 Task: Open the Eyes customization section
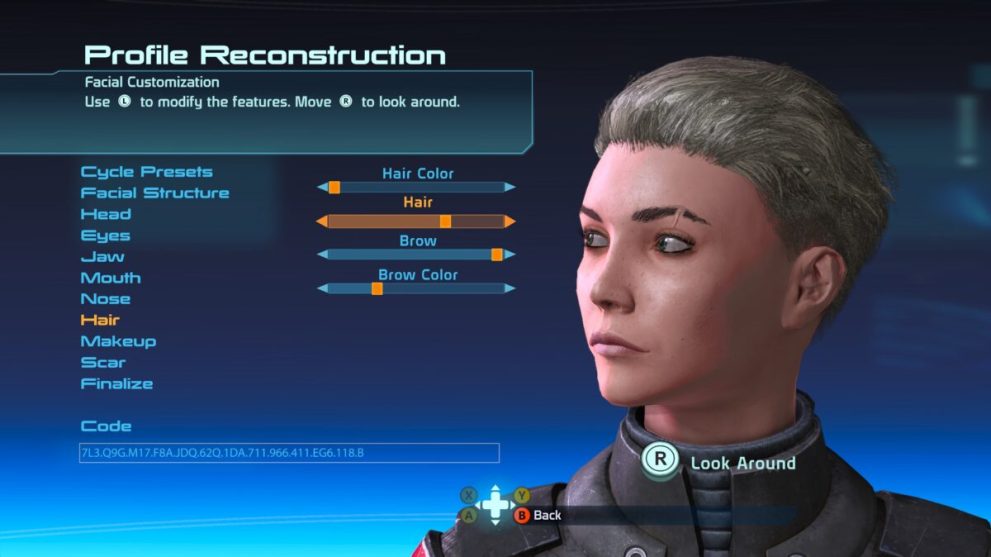105,236
